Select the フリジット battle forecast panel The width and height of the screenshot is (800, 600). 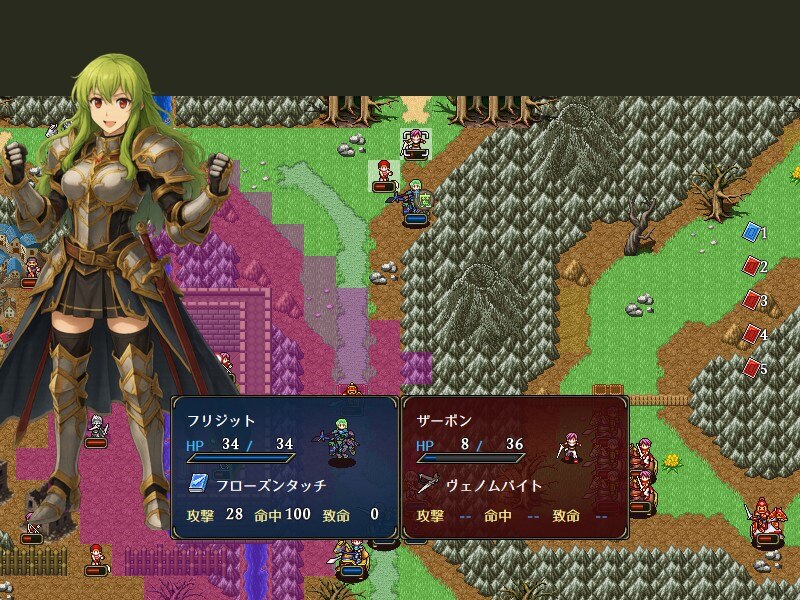[285, 467]
